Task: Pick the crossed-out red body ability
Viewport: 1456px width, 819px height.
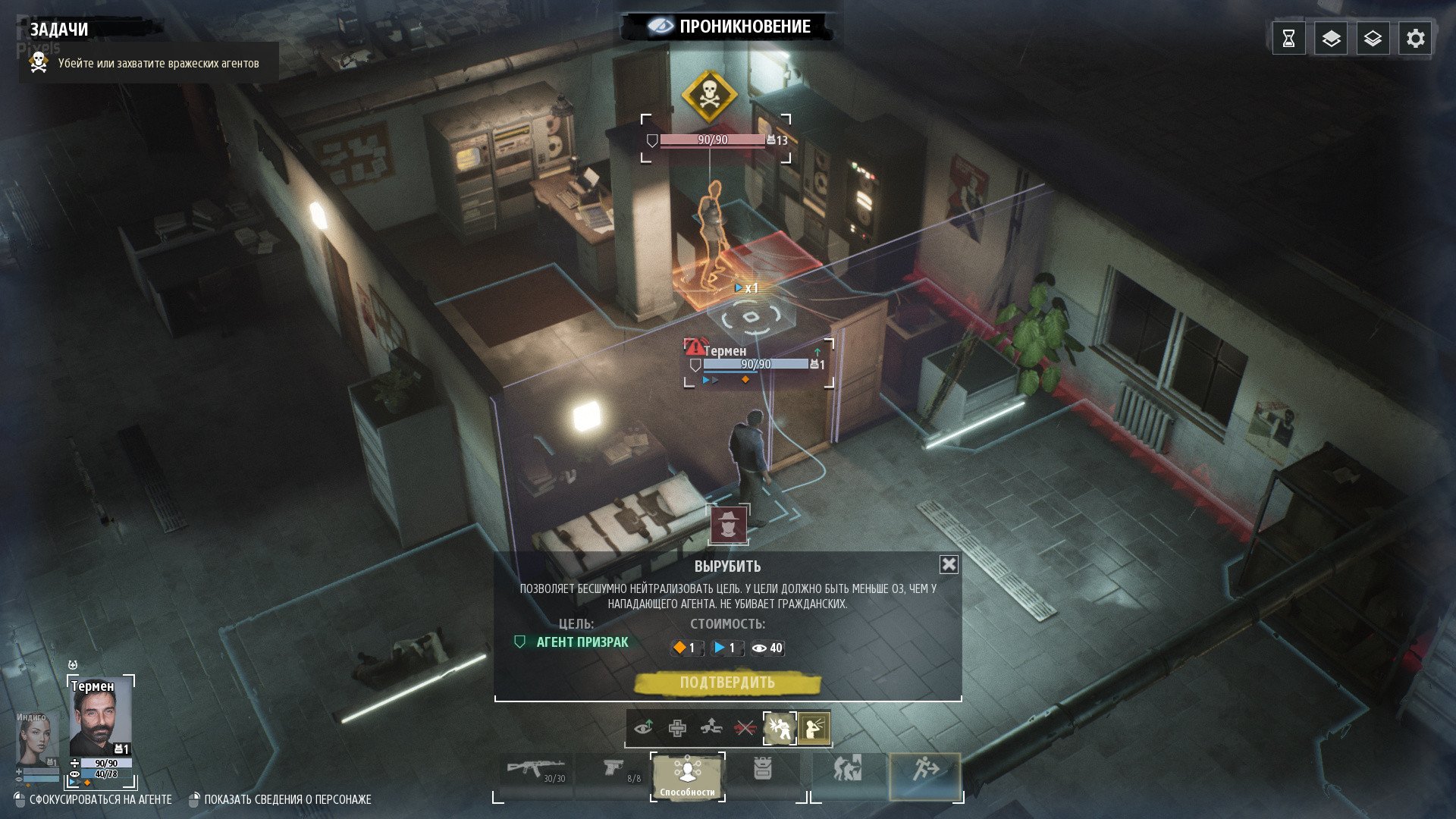Action: [x=745, y=728]
